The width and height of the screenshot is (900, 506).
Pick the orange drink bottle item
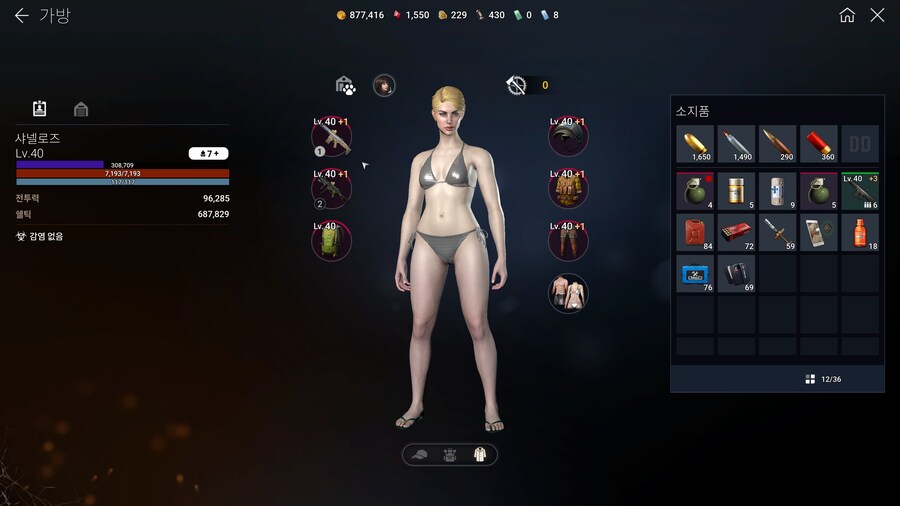[x=859, y=232]
